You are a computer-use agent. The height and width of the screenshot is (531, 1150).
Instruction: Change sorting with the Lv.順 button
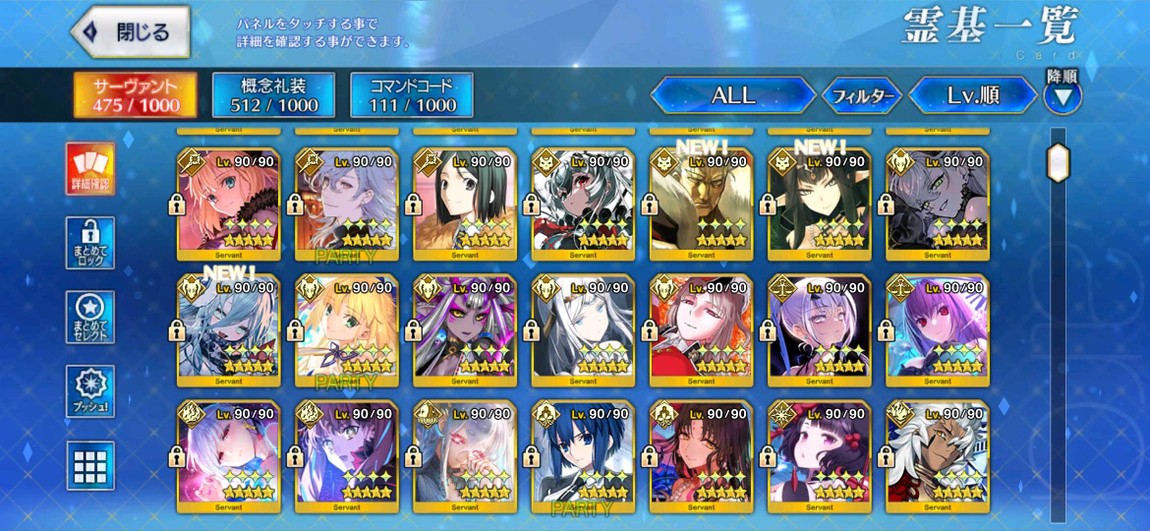973,96
